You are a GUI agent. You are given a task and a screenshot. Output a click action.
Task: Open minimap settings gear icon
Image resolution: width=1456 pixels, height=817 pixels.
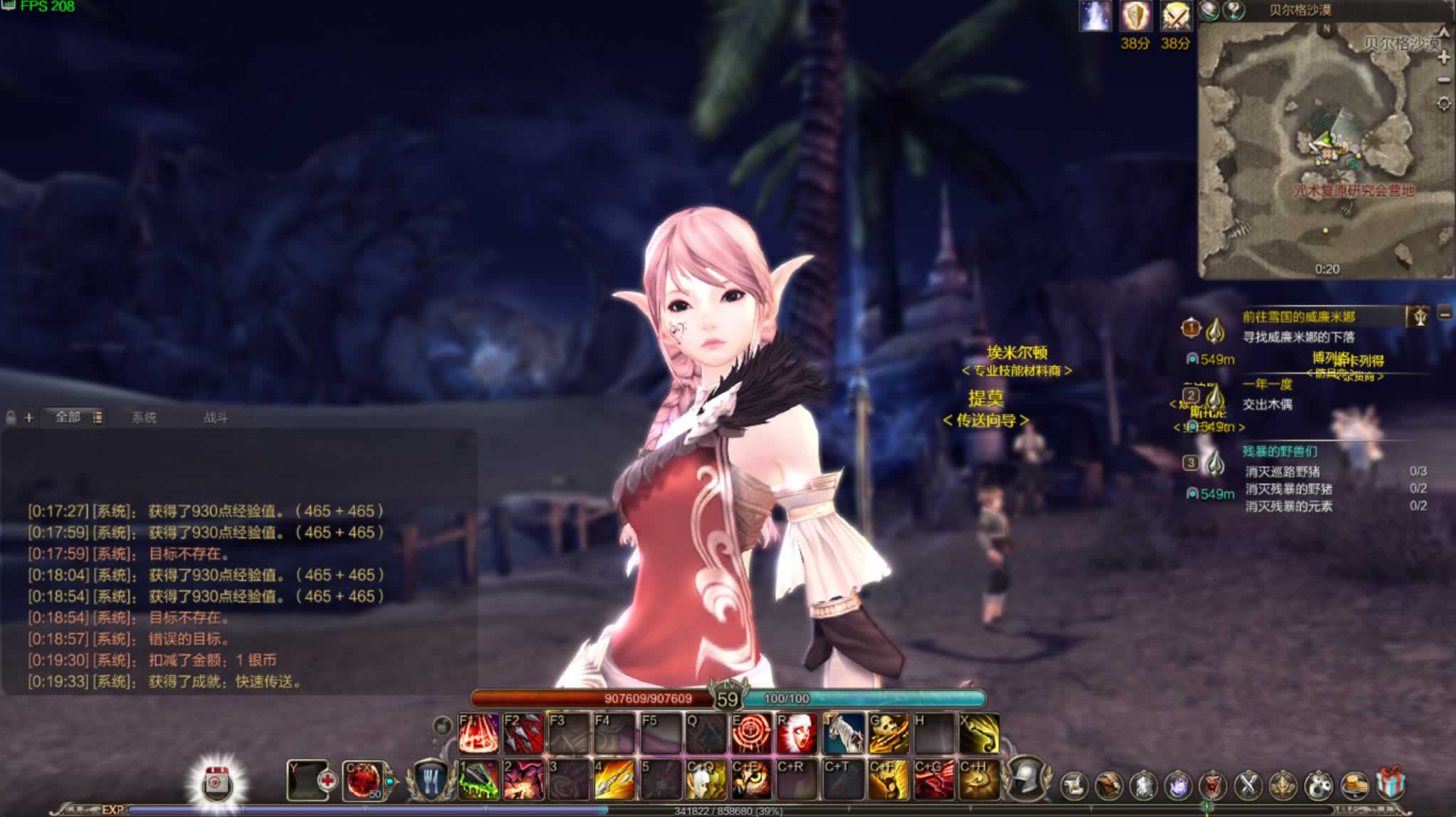coord(1444,104)
